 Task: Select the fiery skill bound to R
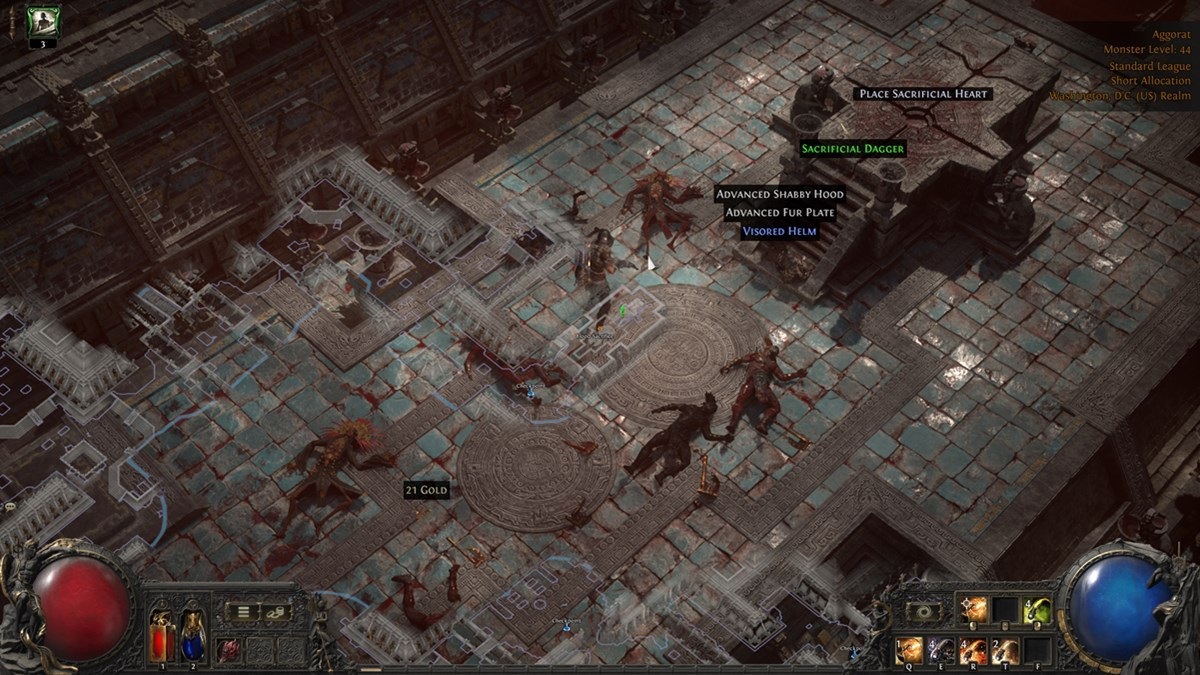click(972, 649)
